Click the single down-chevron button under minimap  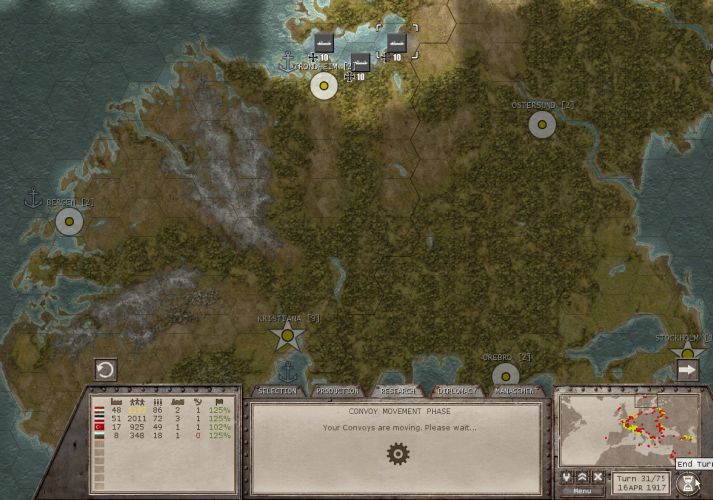pyautogui.click(x=566, y=477)
